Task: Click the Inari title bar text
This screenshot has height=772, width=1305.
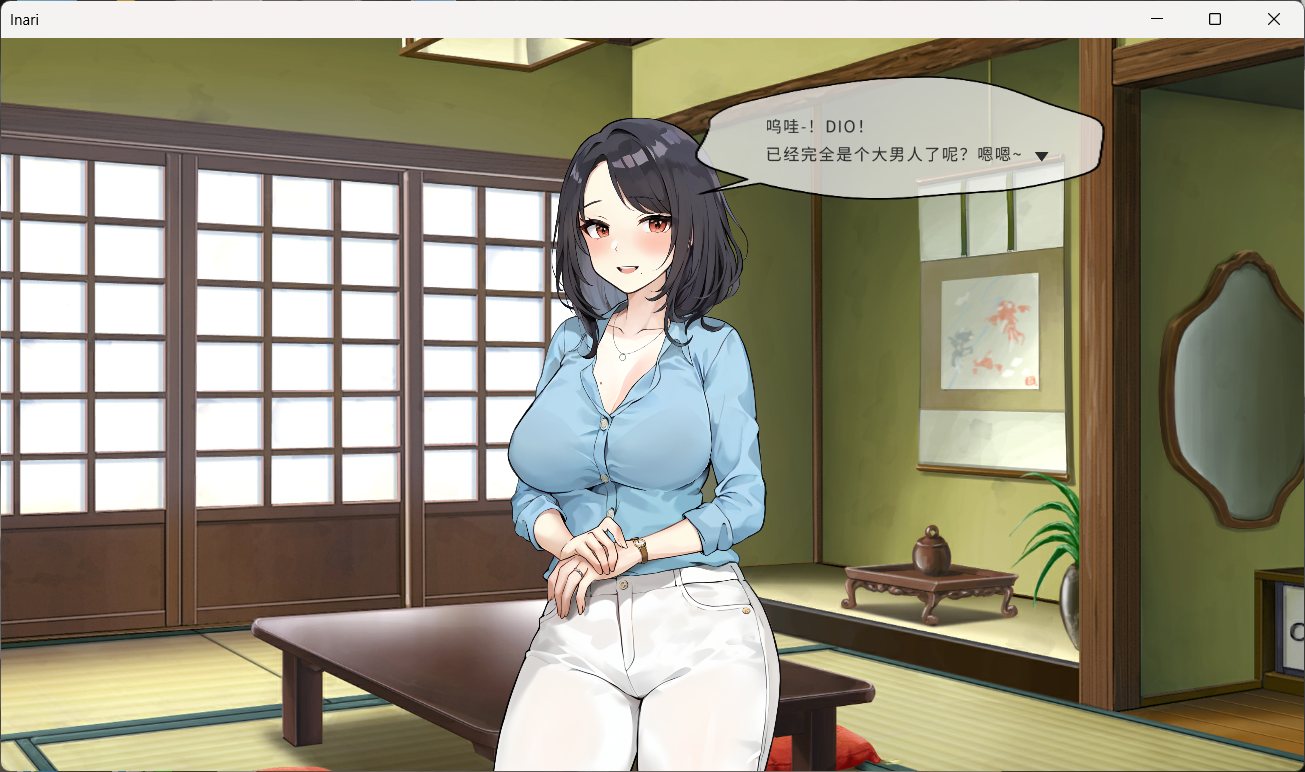Action: tap(24, 20)
